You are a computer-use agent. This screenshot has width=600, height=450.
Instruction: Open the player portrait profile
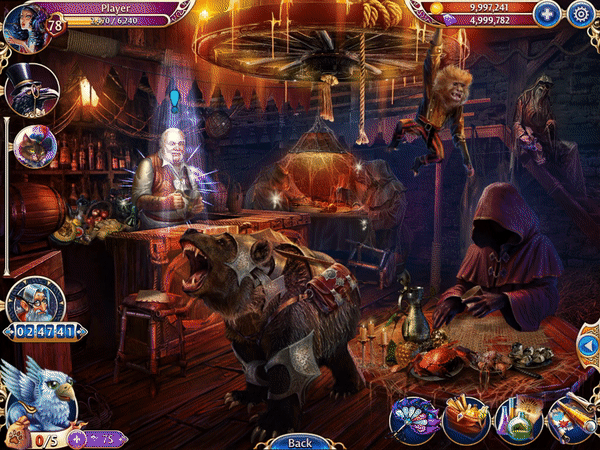coord(22,24)
